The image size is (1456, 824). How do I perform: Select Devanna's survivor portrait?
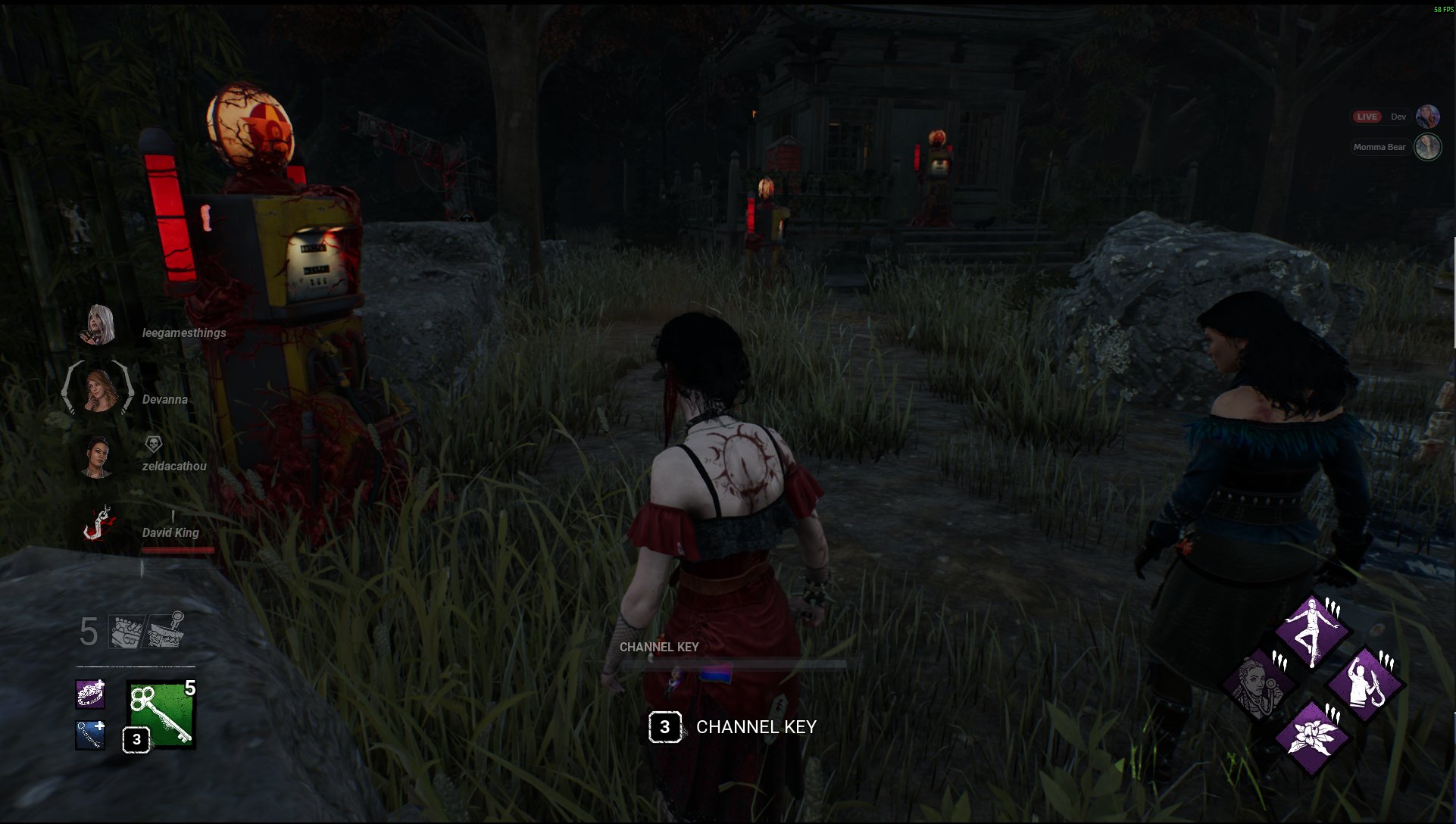[x=98, y=389]
